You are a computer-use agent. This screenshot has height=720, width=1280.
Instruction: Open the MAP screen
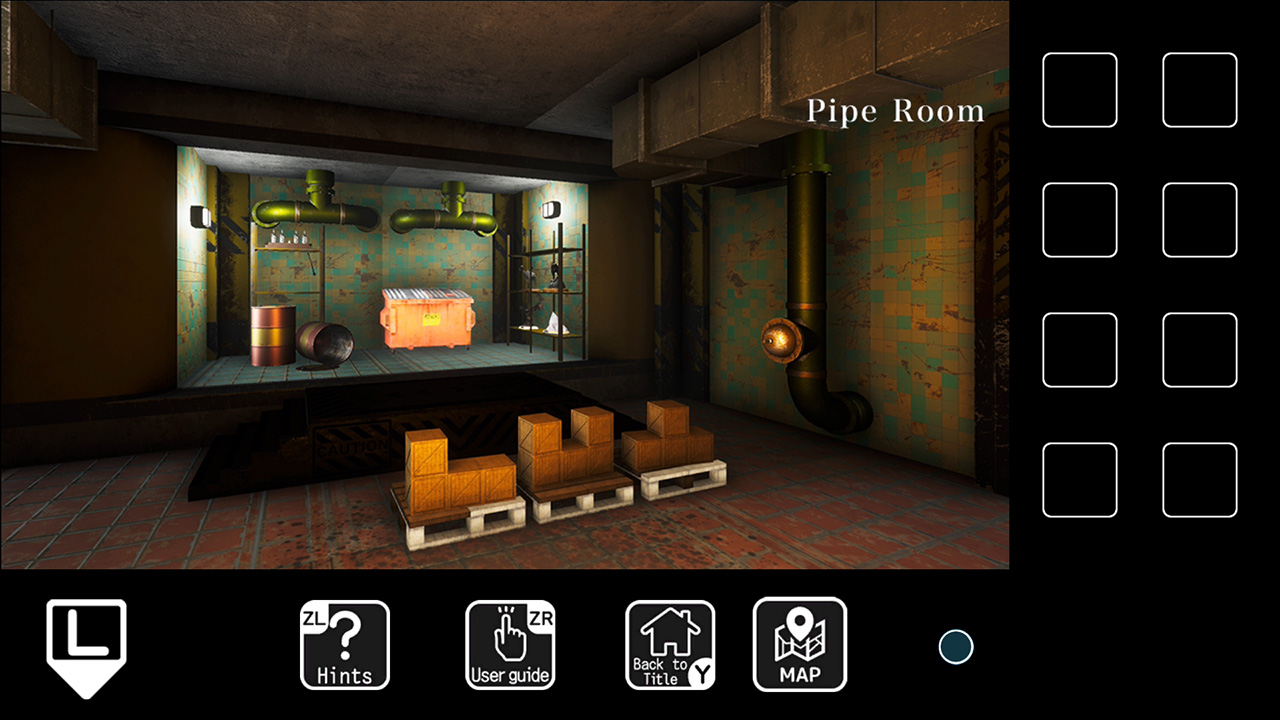800,645
